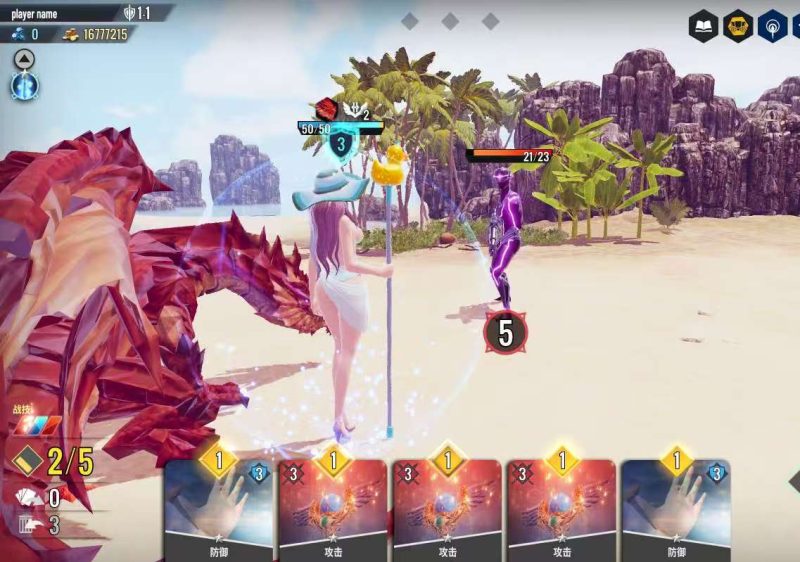
Task: View the discard pile icon showing 3
Action: pos(26,525)
